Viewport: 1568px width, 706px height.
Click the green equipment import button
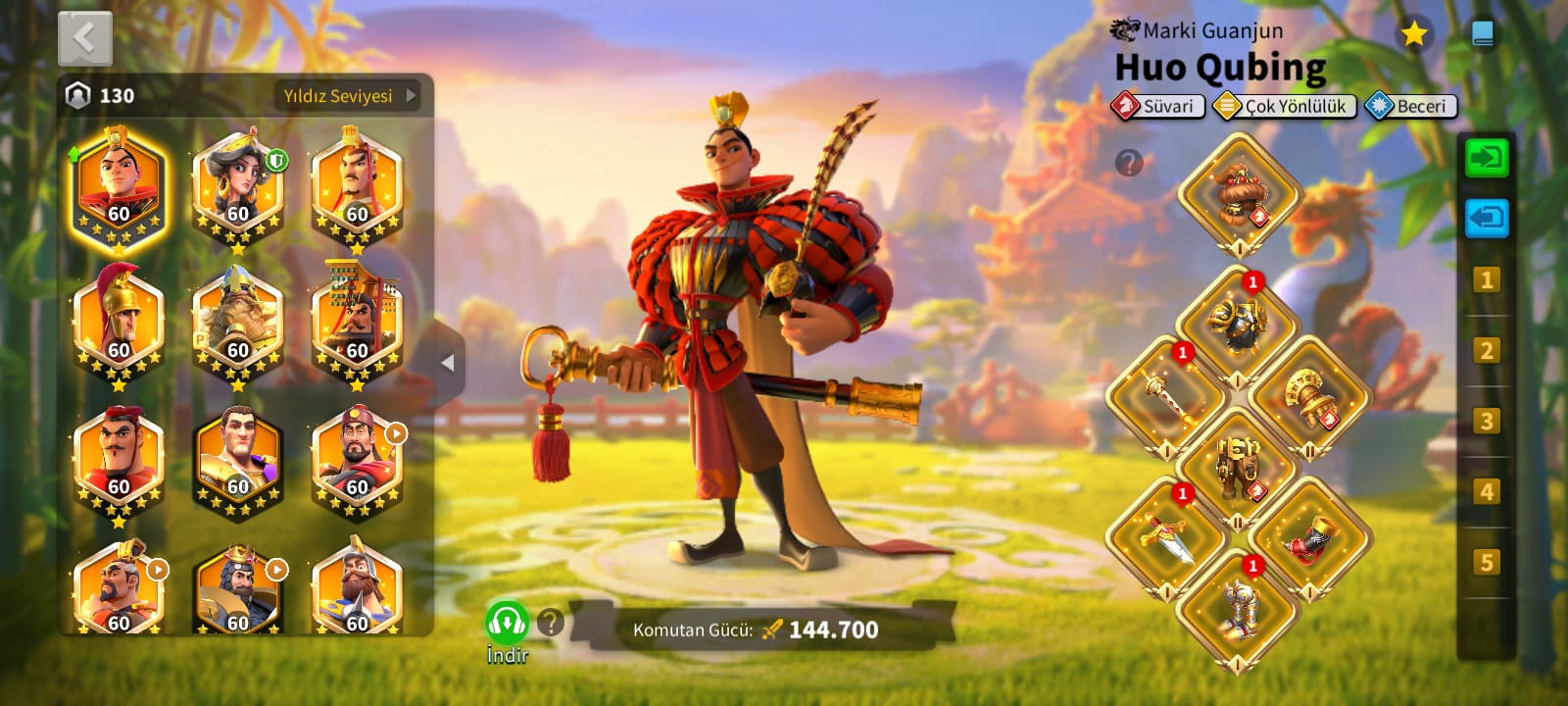coord(1486,158)
